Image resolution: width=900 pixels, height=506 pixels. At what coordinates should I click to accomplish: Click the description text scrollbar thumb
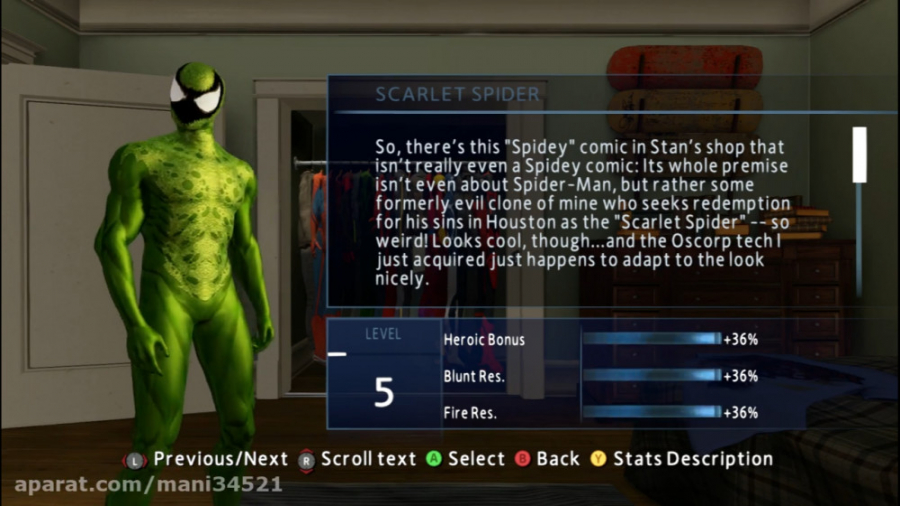(x=859, y=154)
